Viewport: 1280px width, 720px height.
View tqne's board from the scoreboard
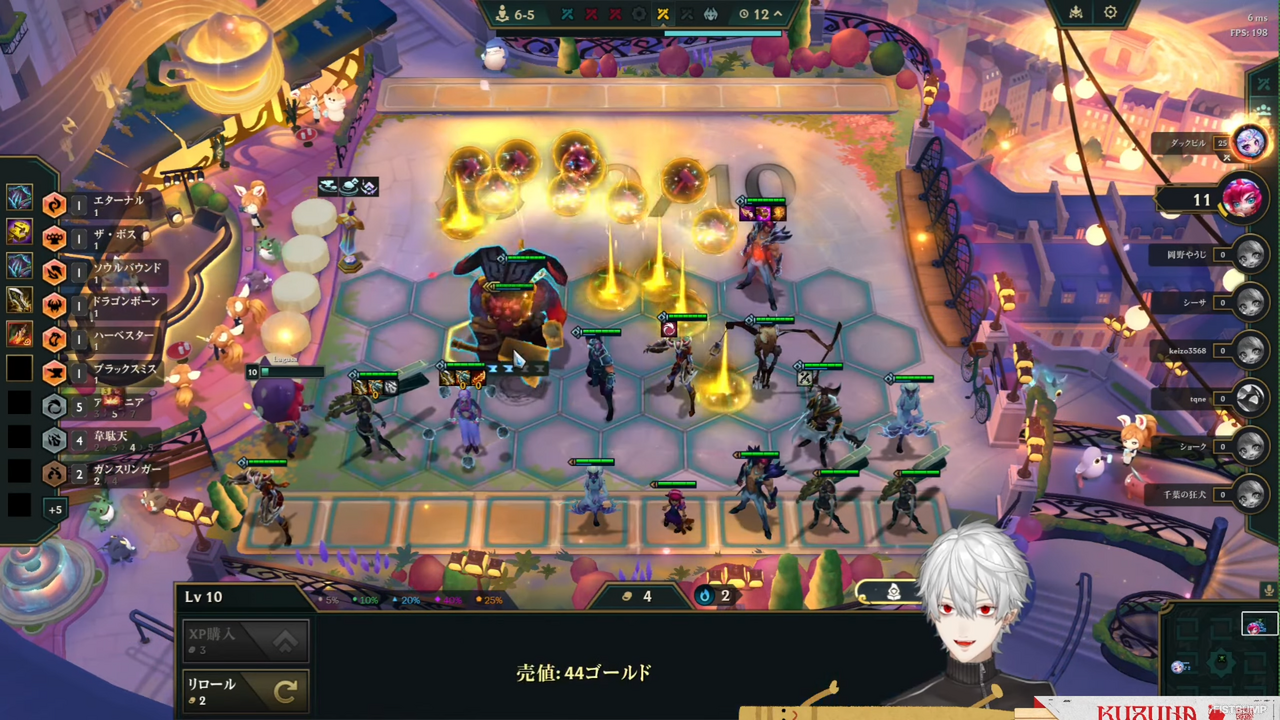tap(1250, 399)
